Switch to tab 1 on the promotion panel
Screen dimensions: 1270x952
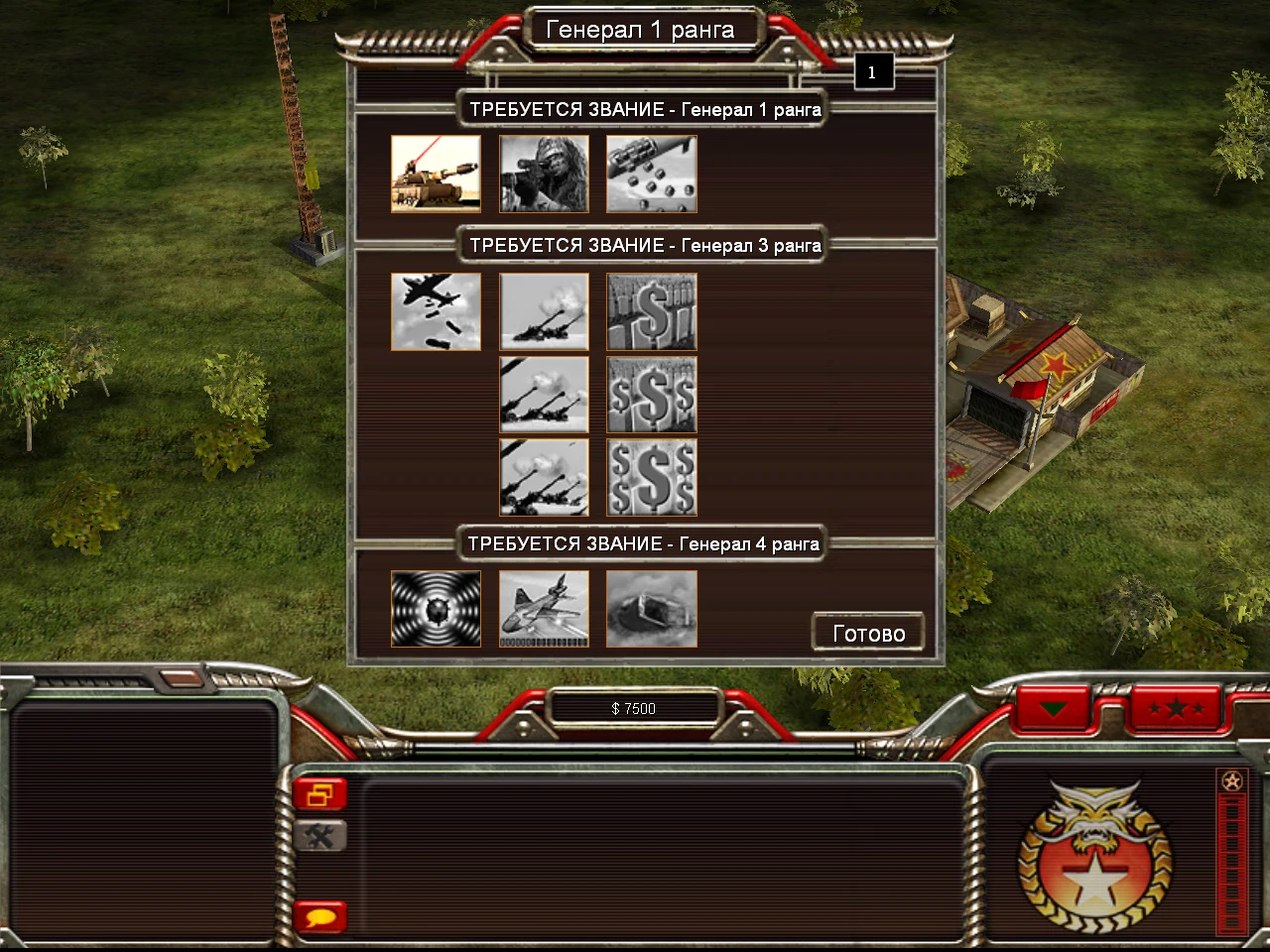(x=872, y=70)
